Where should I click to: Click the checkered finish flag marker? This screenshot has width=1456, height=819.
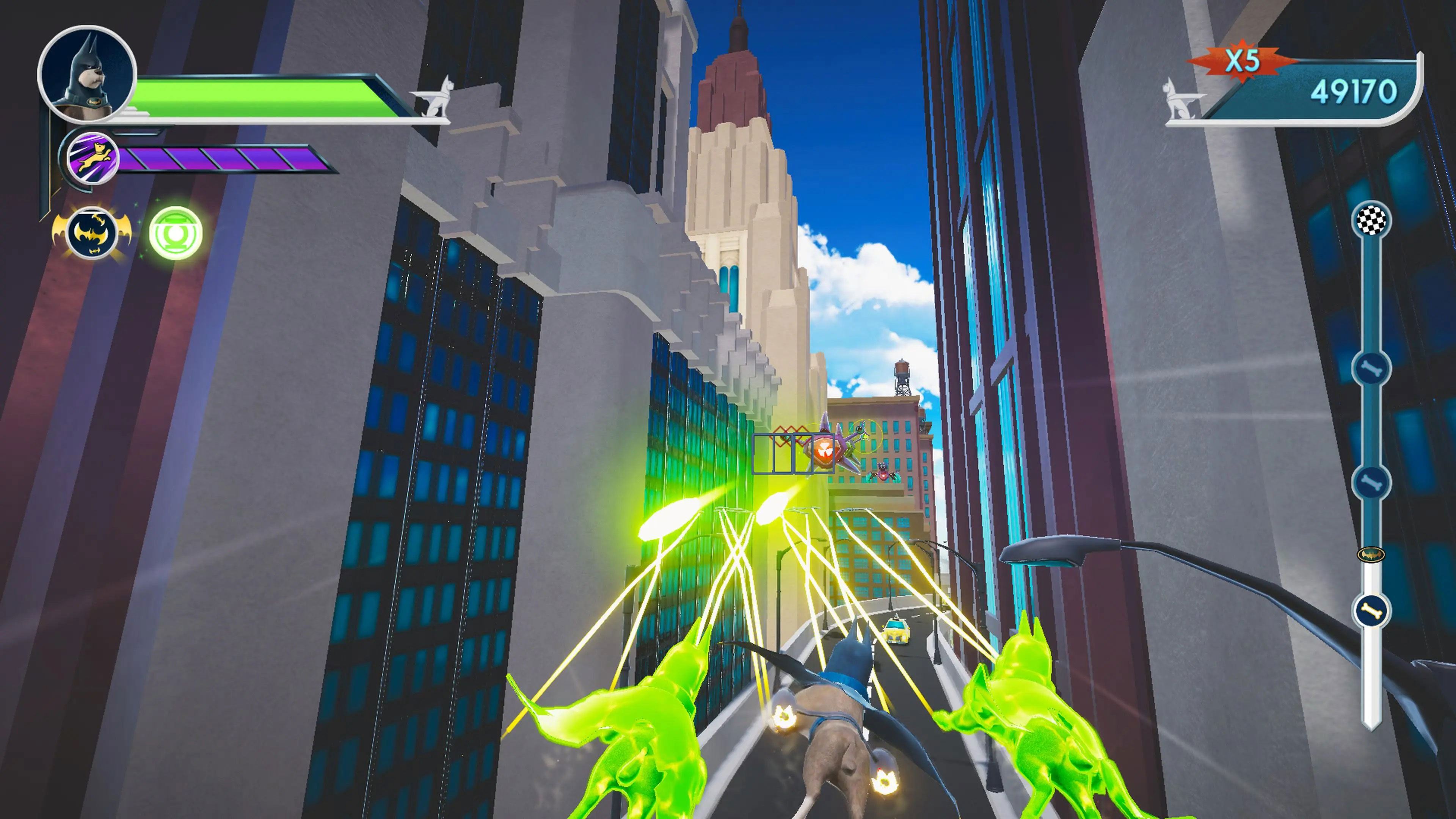pos(1372,219)
